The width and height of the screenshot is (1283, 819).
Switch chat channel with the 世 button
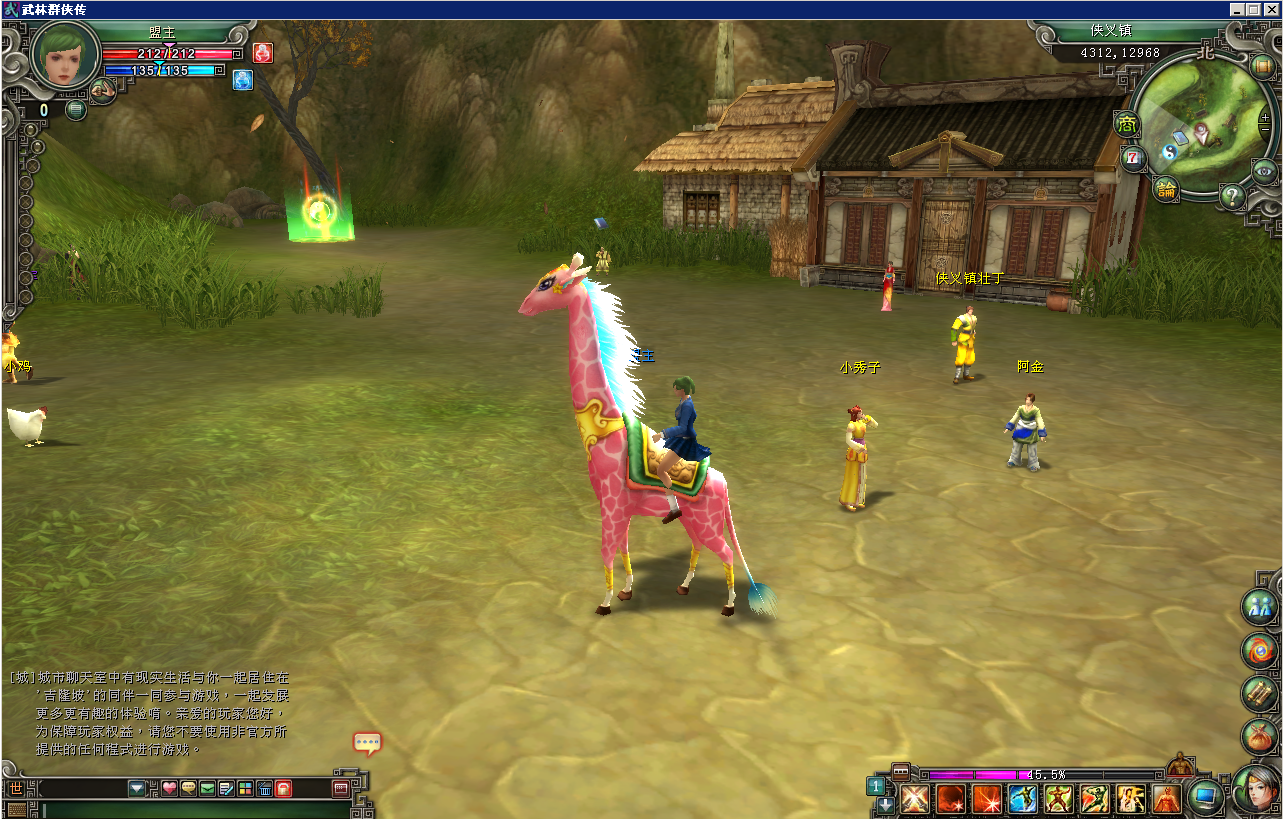(x=15, y=788)
